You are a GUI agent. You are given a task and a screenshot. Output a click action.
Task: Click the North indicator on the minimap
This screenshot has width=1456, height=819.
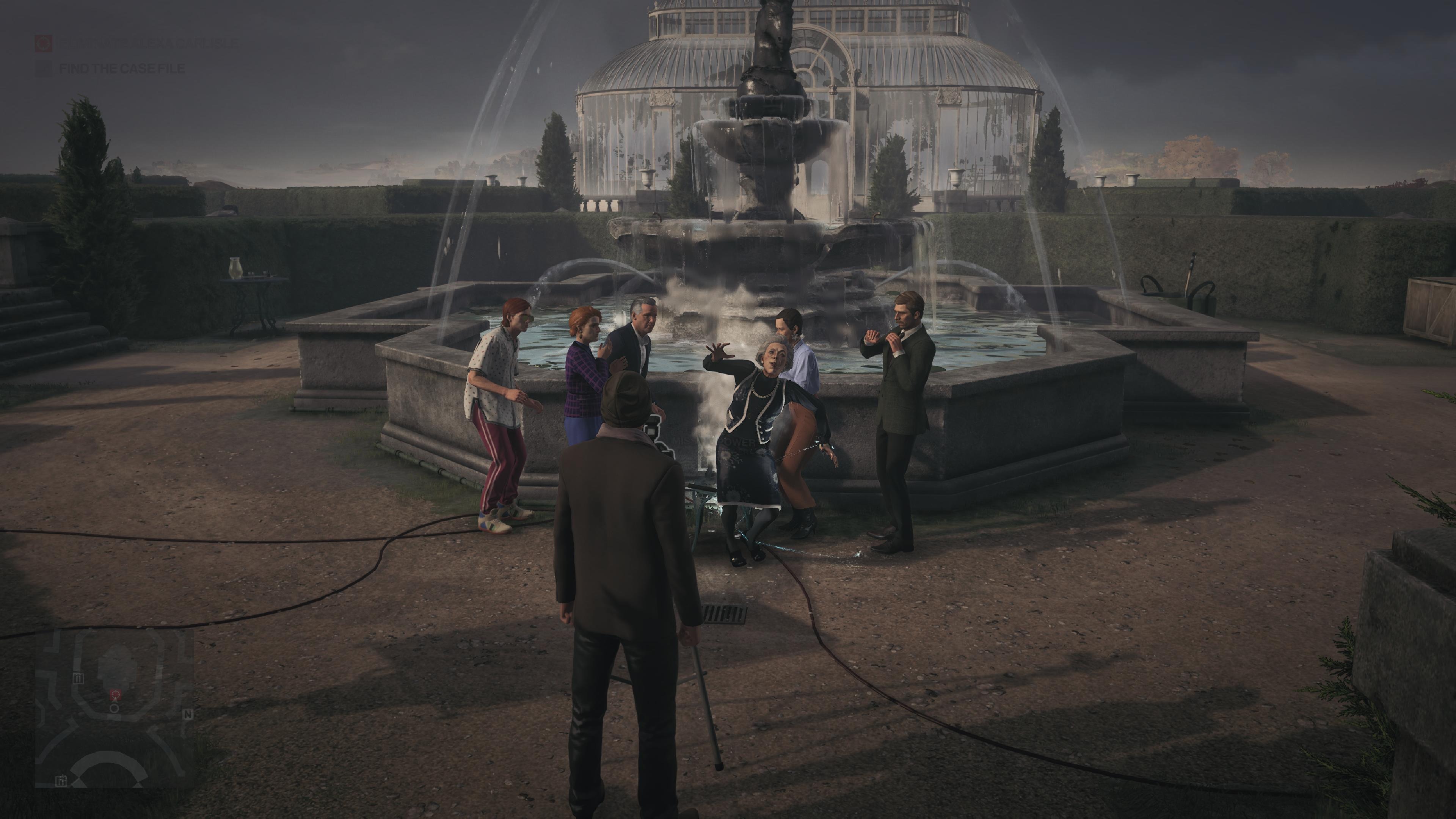pyautogui.click(x=188, y=715)
